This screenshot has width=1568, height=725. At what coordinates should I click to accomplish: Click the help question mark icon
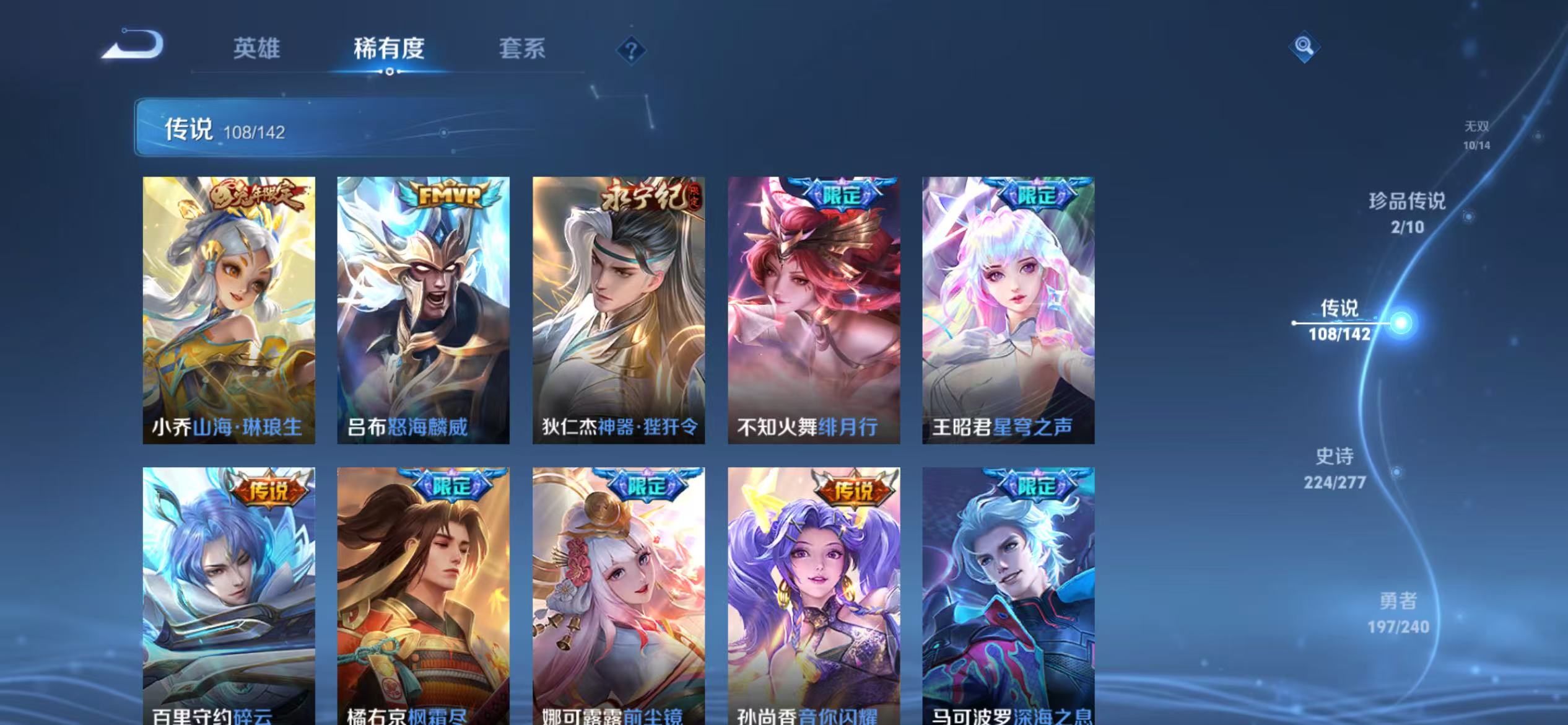pyautogui.click(x=630, y=51)
